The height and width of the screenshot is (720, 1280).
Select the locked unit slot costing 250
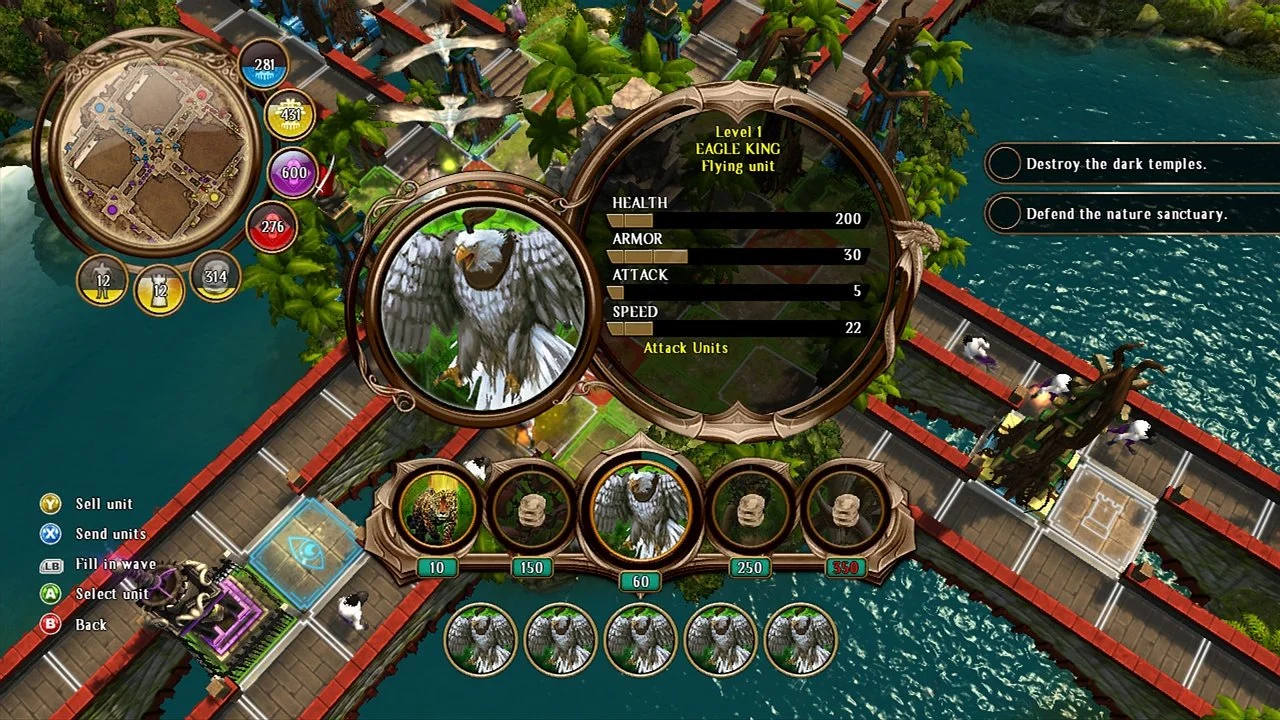point(750,510)
